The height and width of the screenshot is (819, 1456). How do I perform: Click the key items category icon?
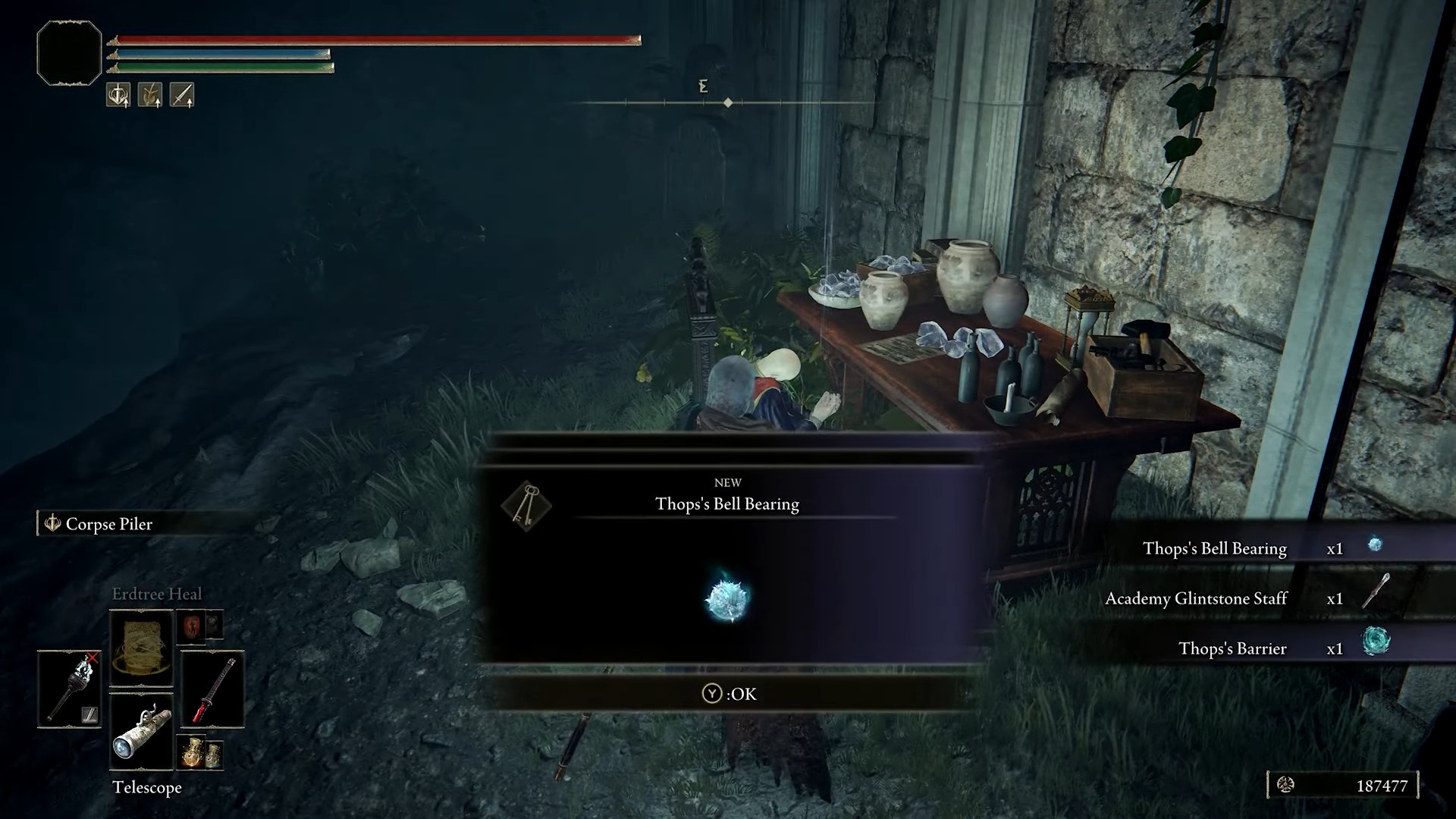tap(526, 505)
